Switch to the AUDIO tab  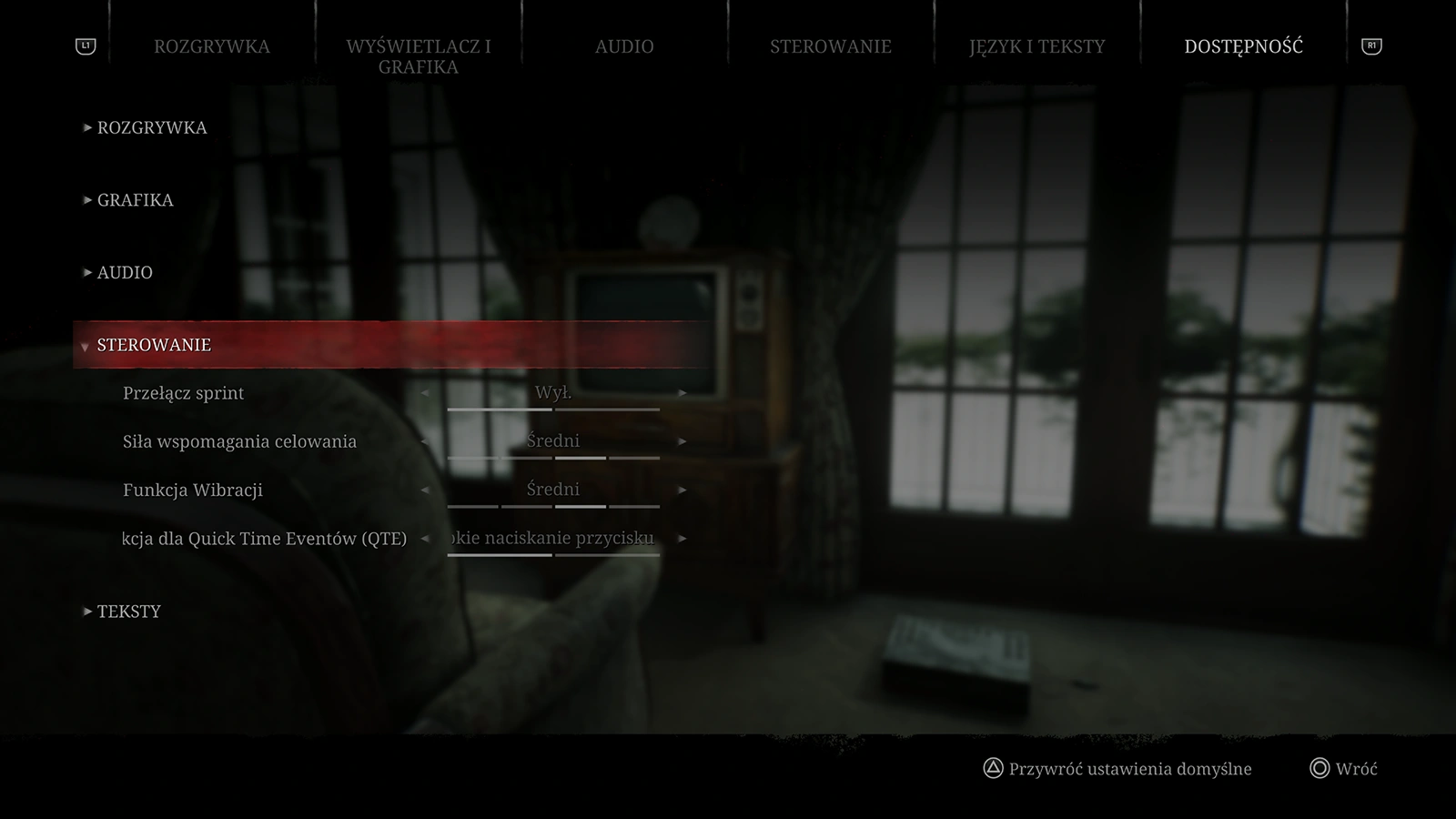624,46
